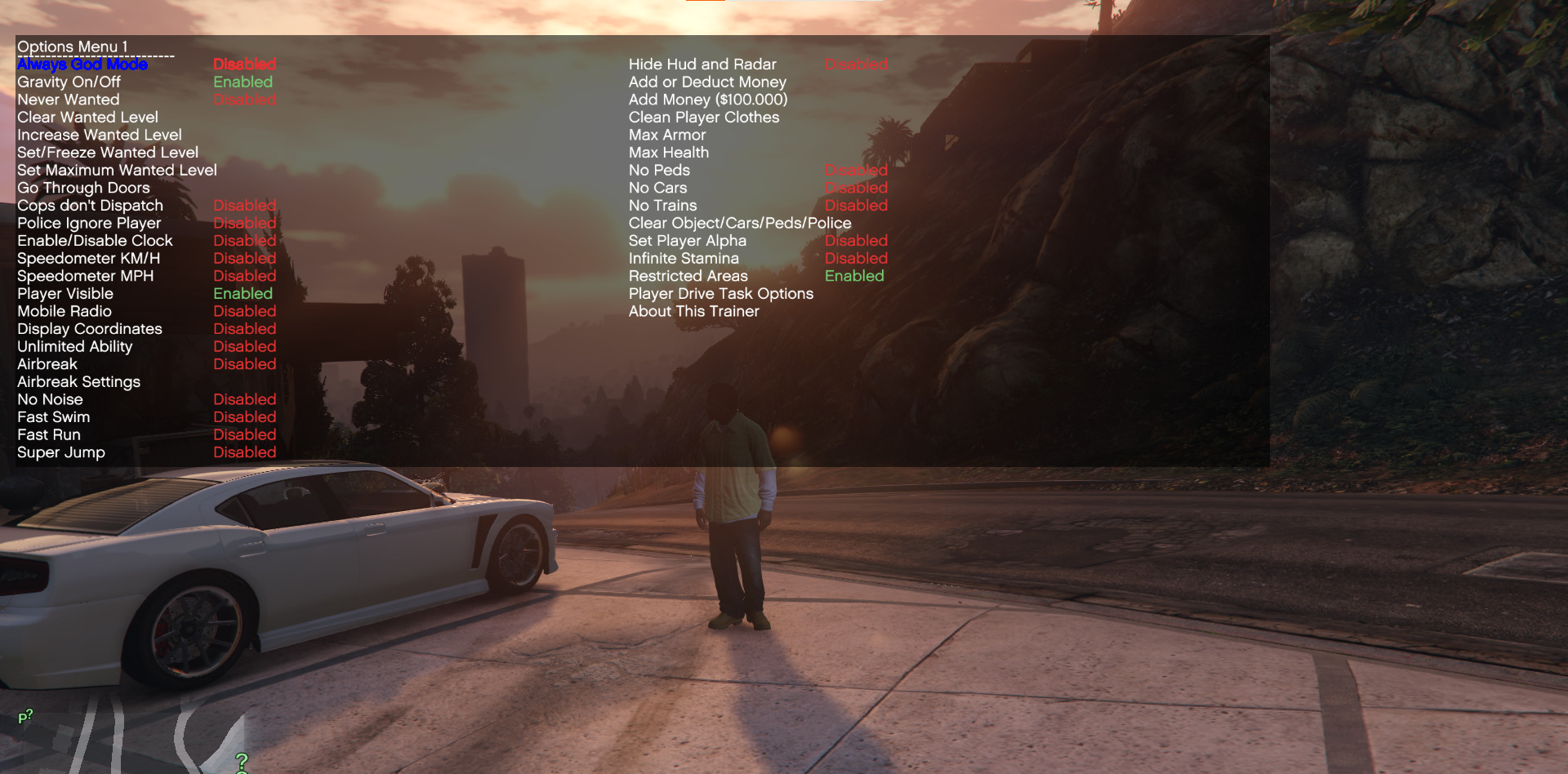Select the player blip on the minimap
This screenshot has width=1568, height=774.
pyautogui.click(x=26, y=716)
